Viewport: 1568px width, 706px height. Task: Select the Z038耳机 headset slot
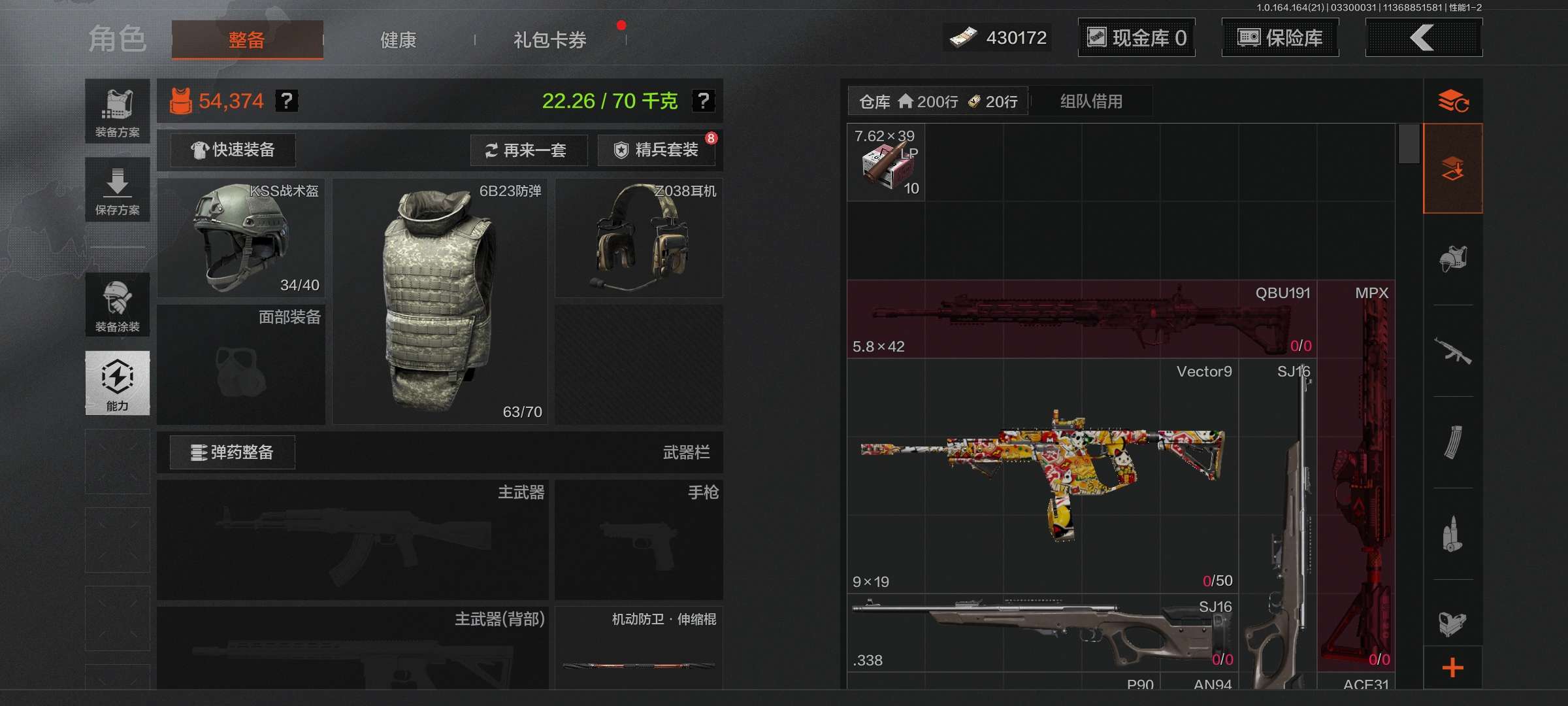tap(638, 238)
